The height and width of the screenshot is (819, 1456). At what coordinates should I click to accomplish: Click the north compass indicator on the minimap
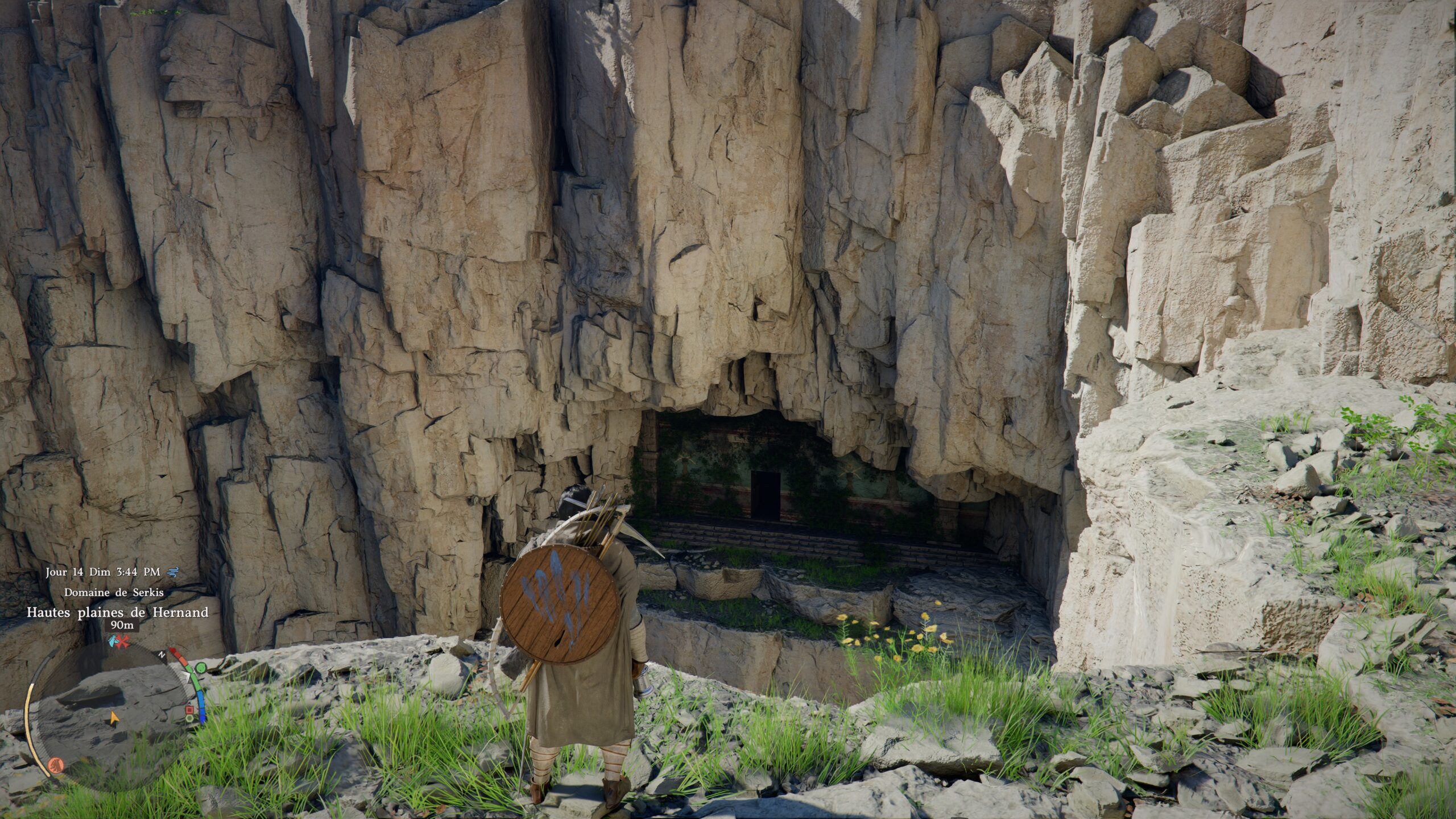tap(162, 655)
